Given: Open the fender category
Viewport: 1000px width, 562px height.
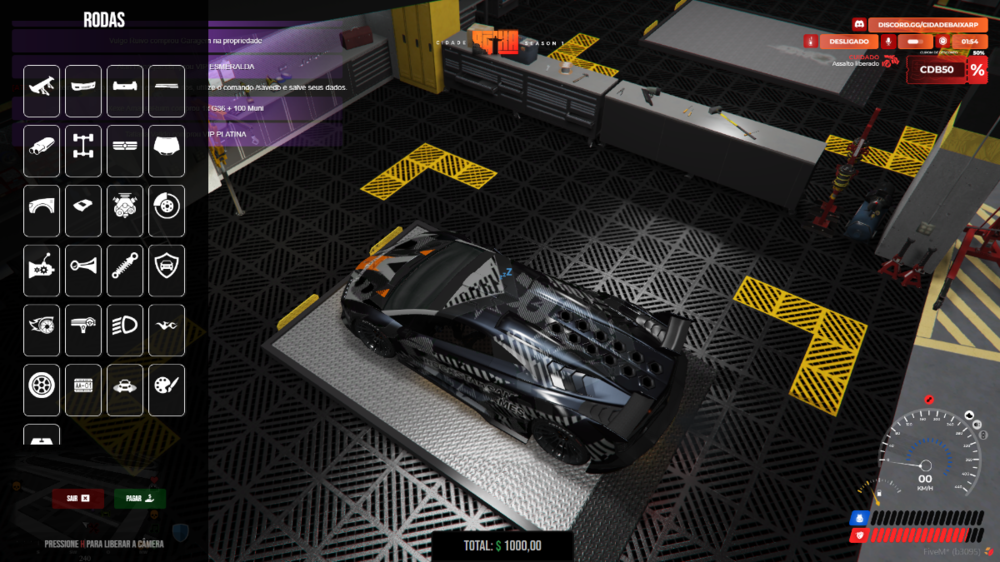Looking at the screenshot, I should 42,211.
